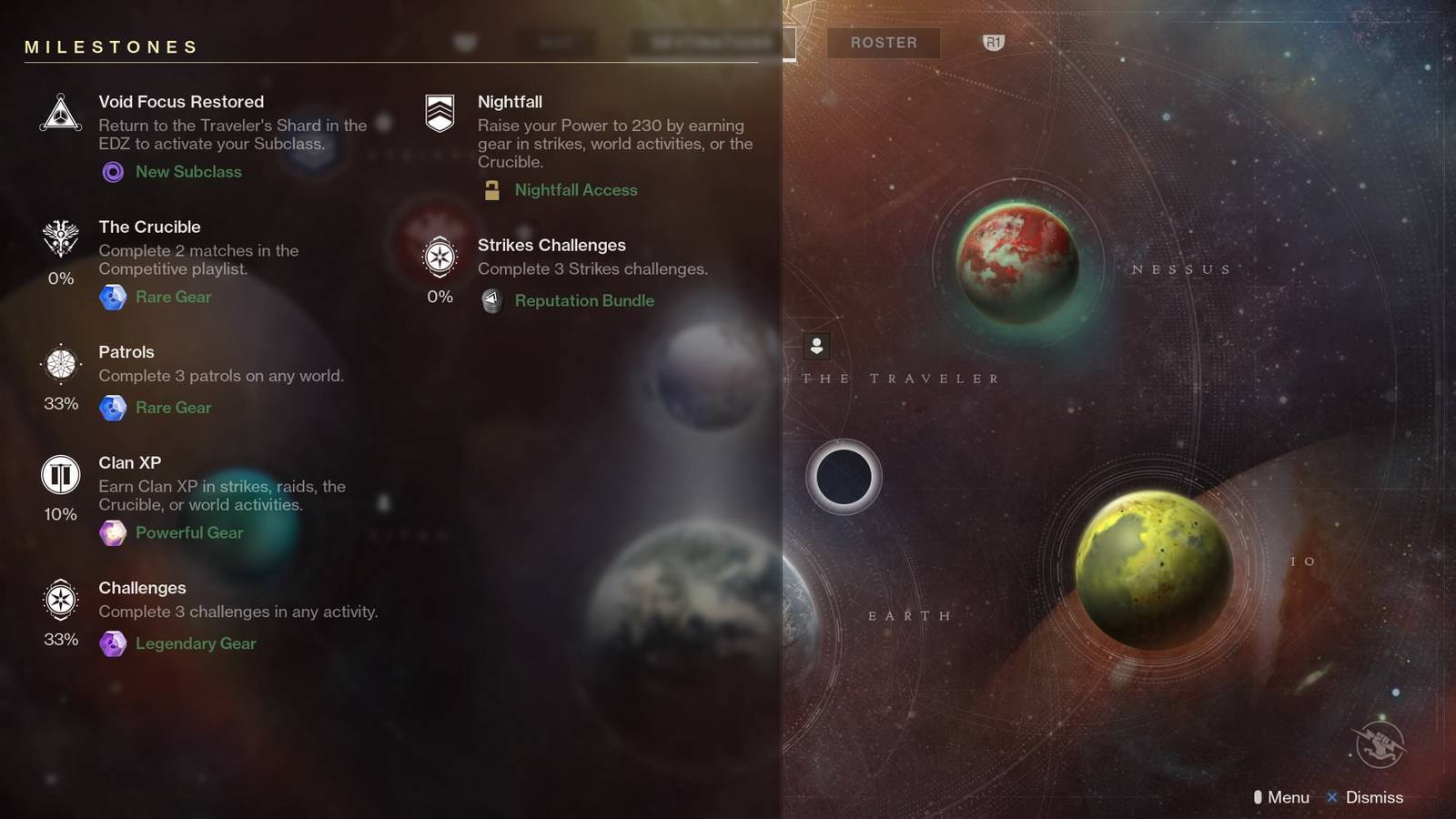1456x819 pixels.
Task: Select the Clan XP milestone
Action: 129,462
